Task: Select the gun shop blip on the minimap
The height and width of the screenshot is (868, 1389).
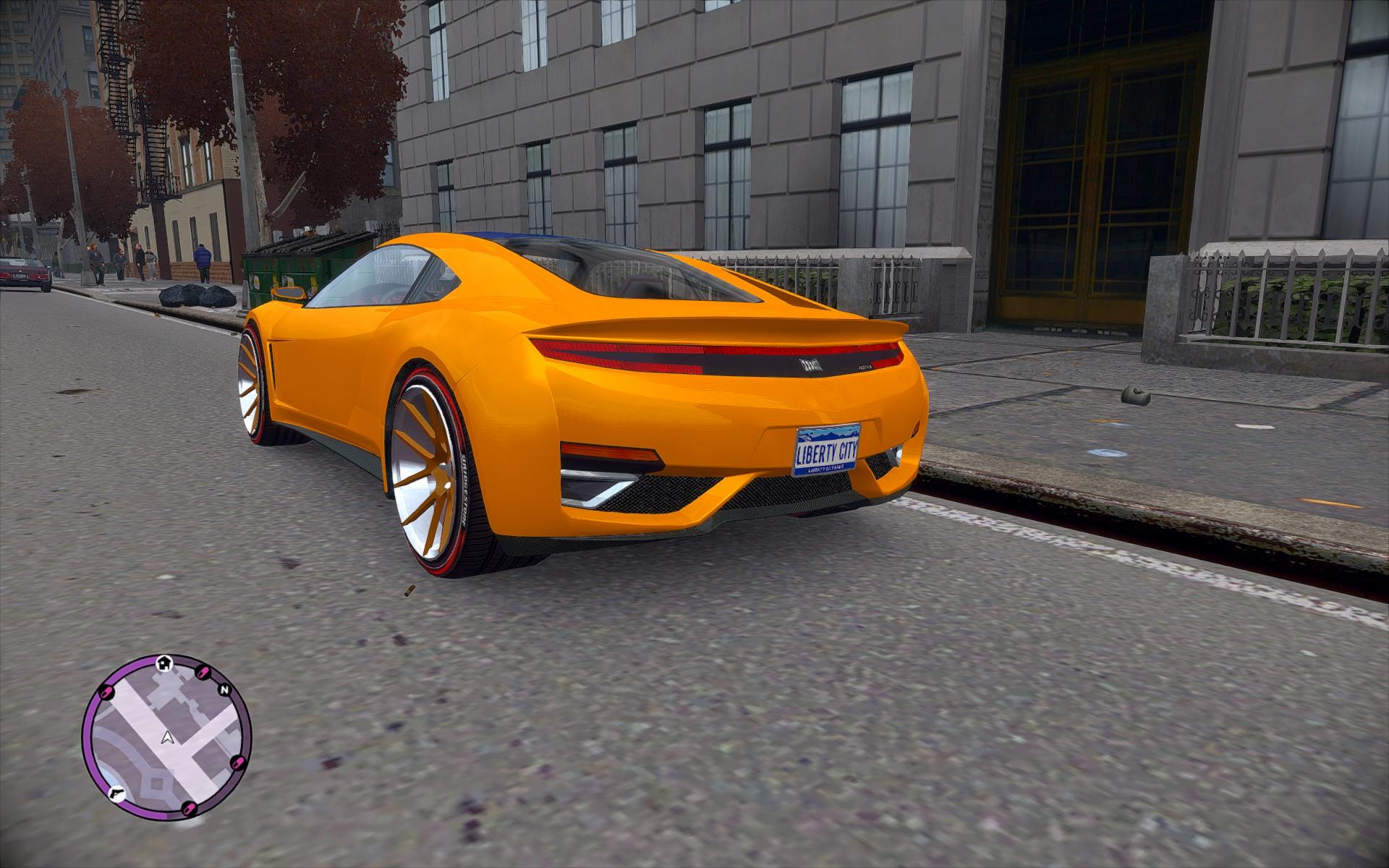Action: 115,793
